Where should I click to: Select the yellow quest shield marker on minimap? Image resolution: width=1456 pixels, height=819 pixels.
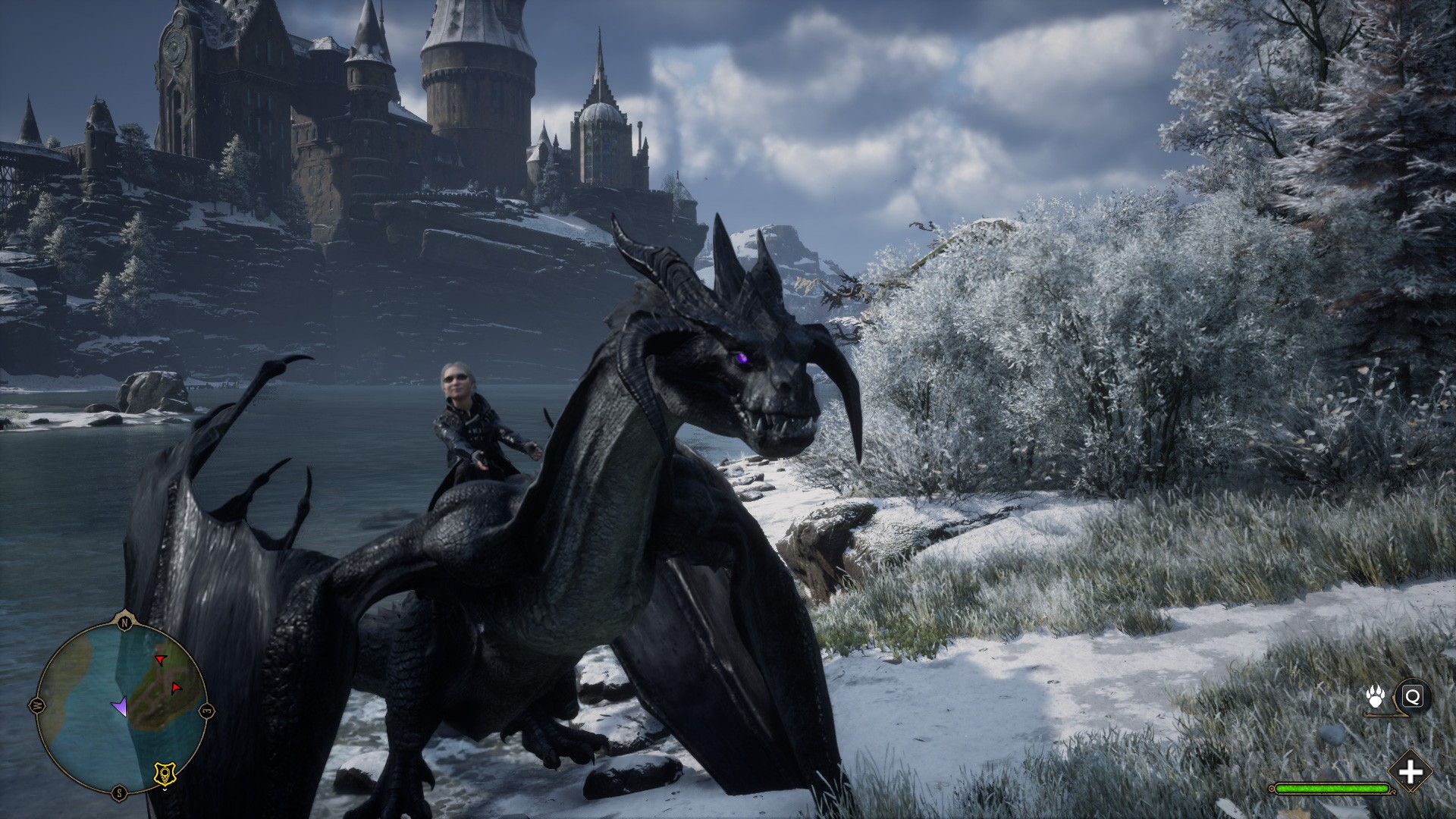click(x=162, y=773)
